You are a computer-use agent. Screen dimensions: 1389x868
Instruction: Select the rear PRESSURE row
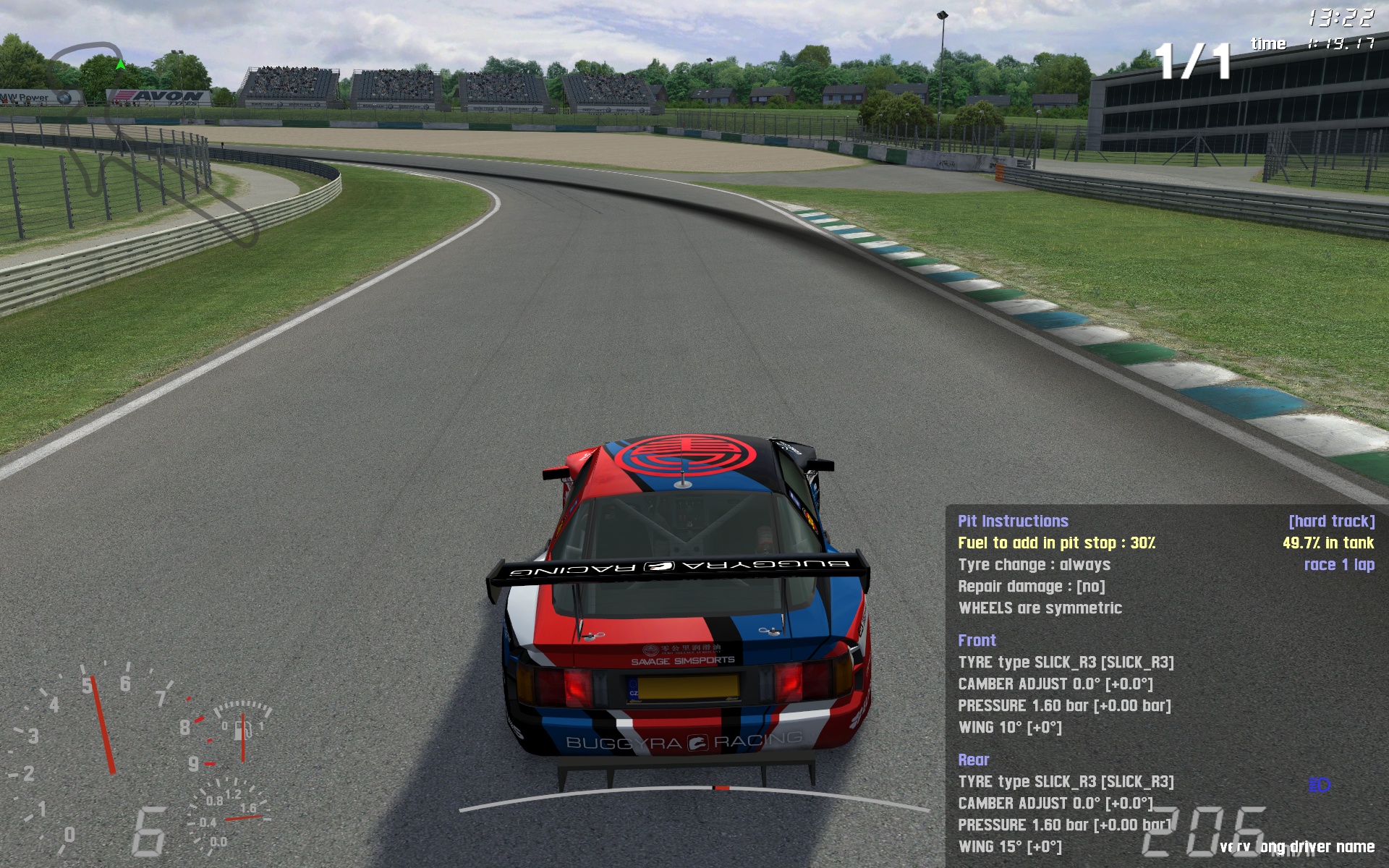tap(1064, 825)
